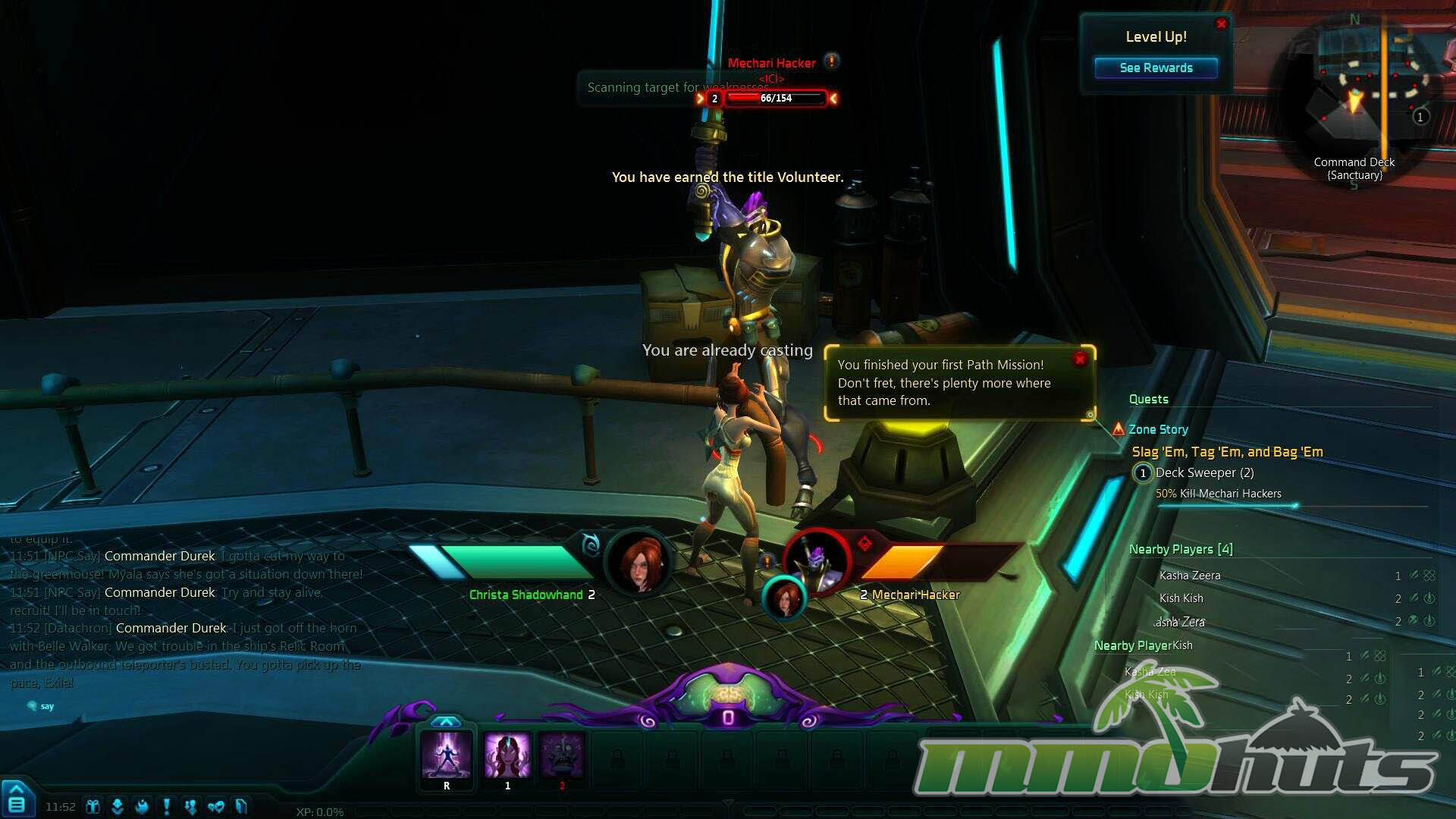
Task: Click the See Rewards button
Action: tap(1156, 68)
